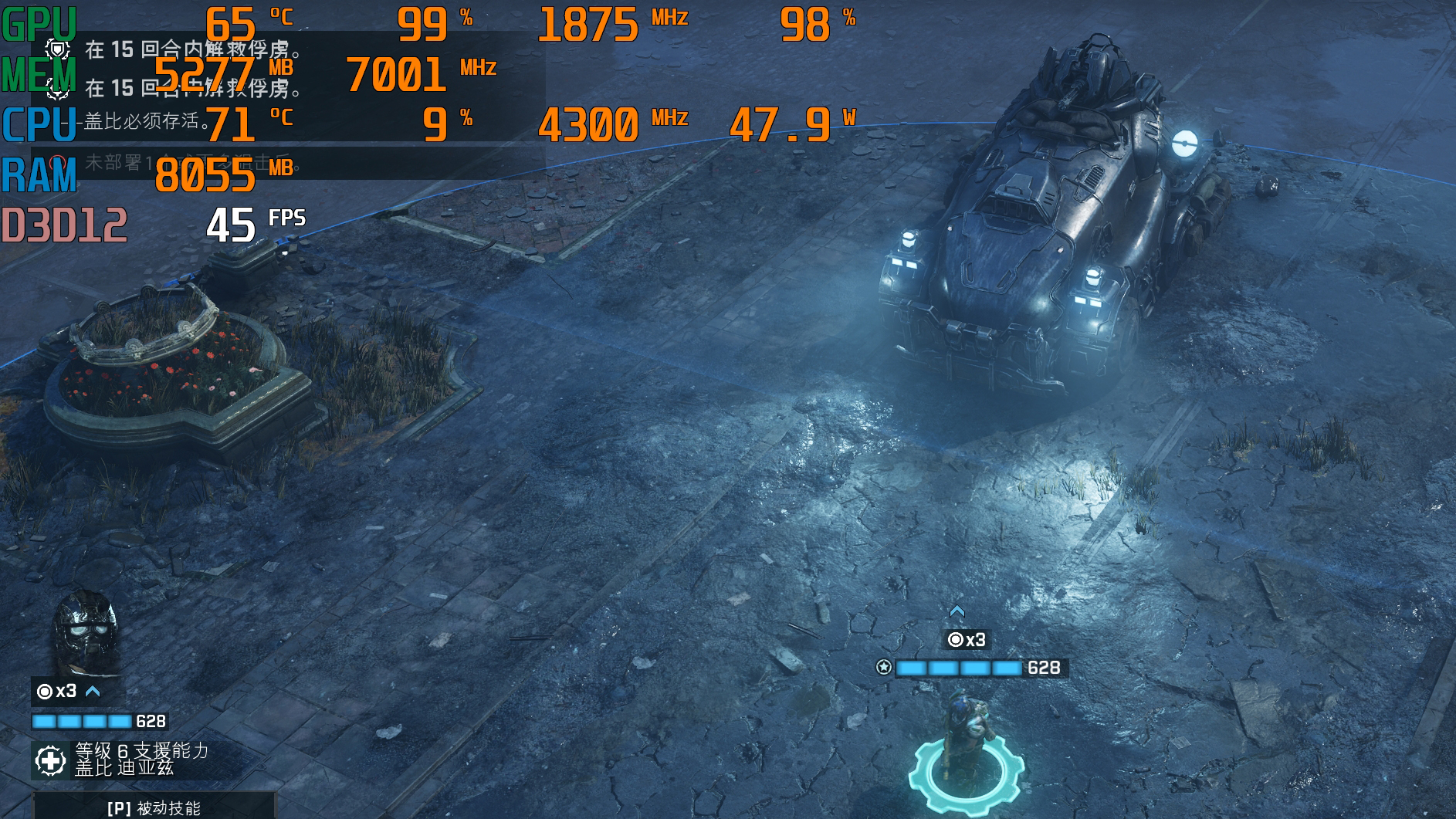Select the 盖比必须存活 objective entry
Screen dimensions: 1456x819
pyautogui.click(x=147, y=121)
